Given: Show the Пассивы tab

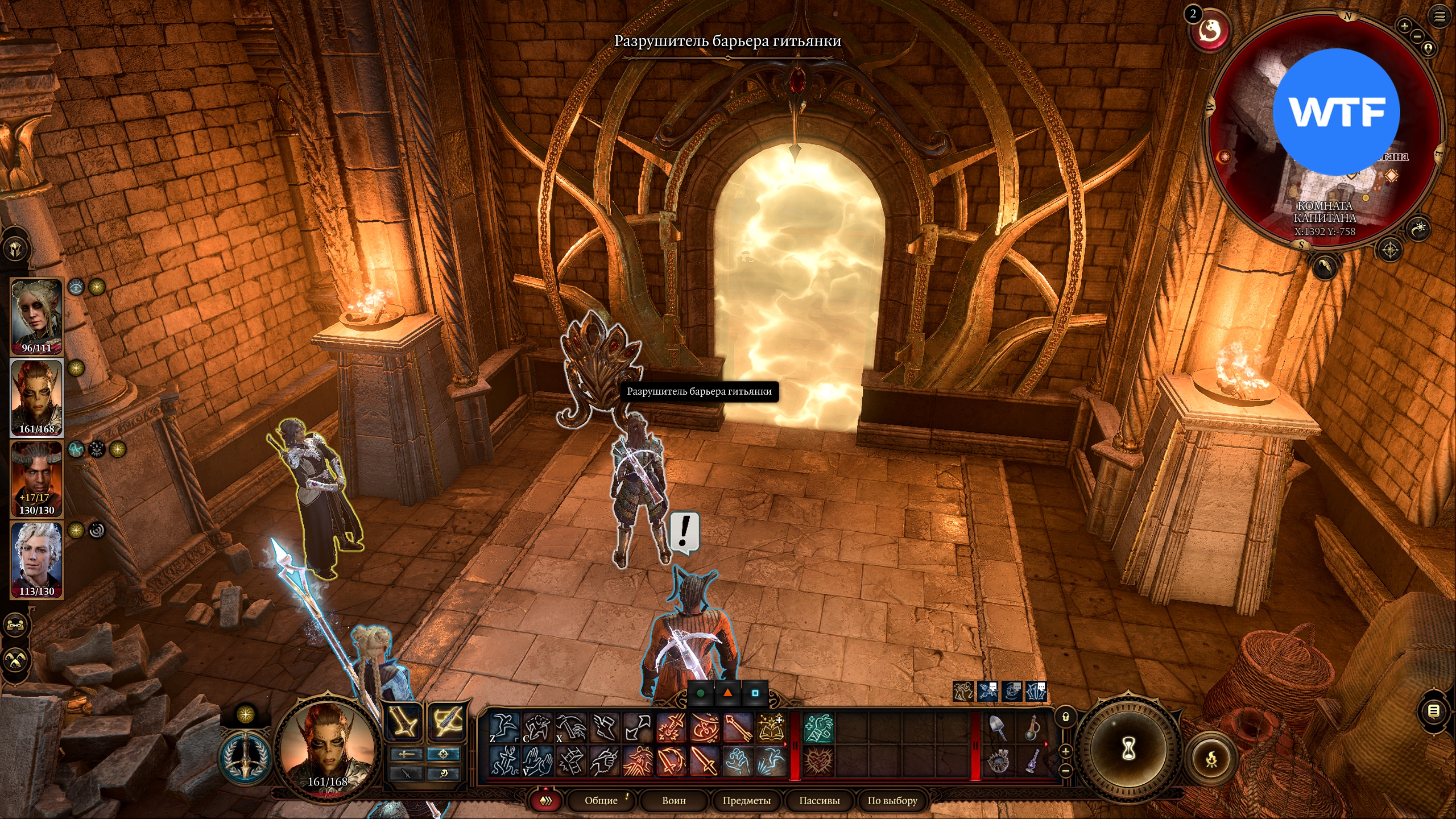Looking at the screenshot, I should point(819,800).
